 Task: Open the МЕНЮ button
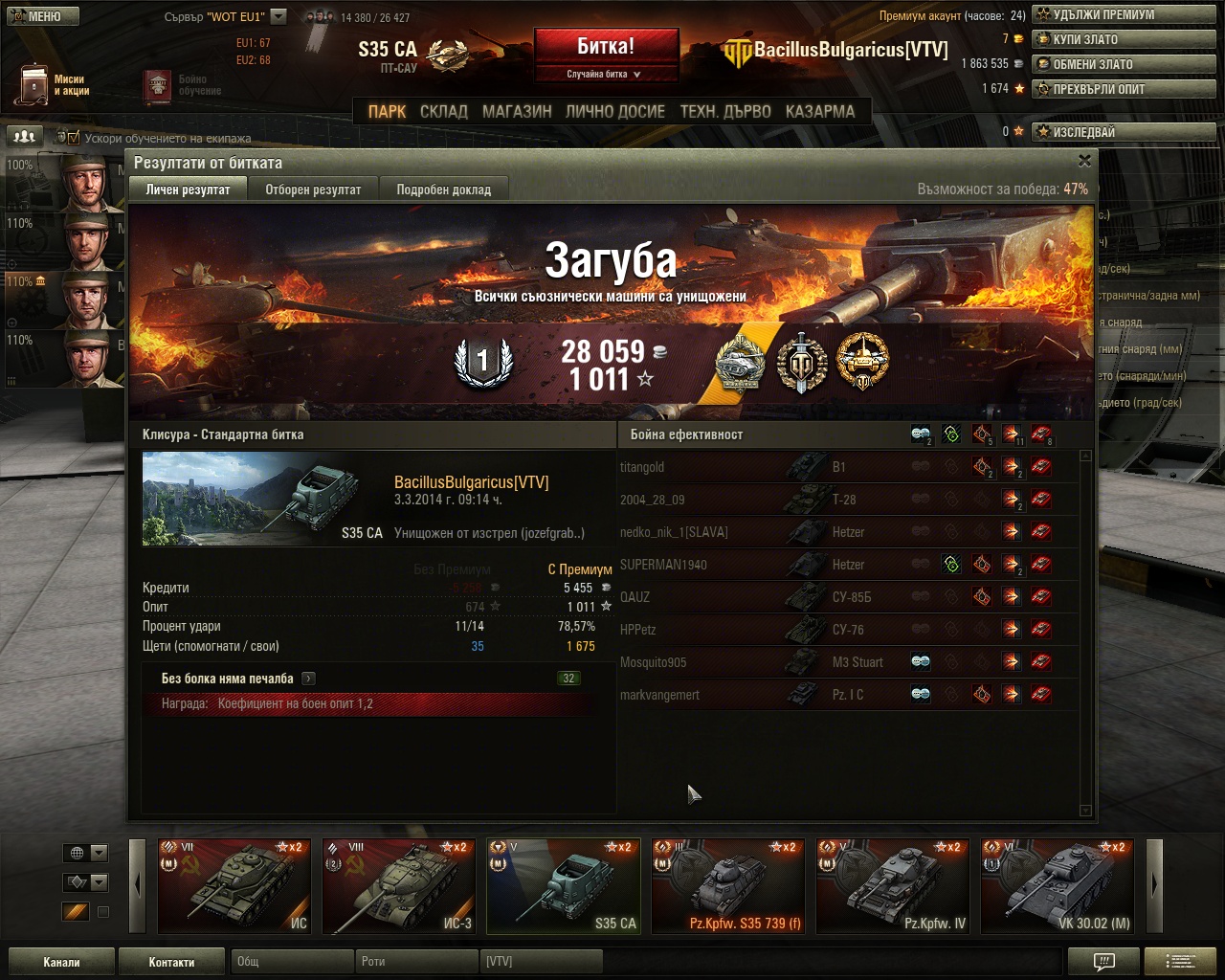coord(40,16)
